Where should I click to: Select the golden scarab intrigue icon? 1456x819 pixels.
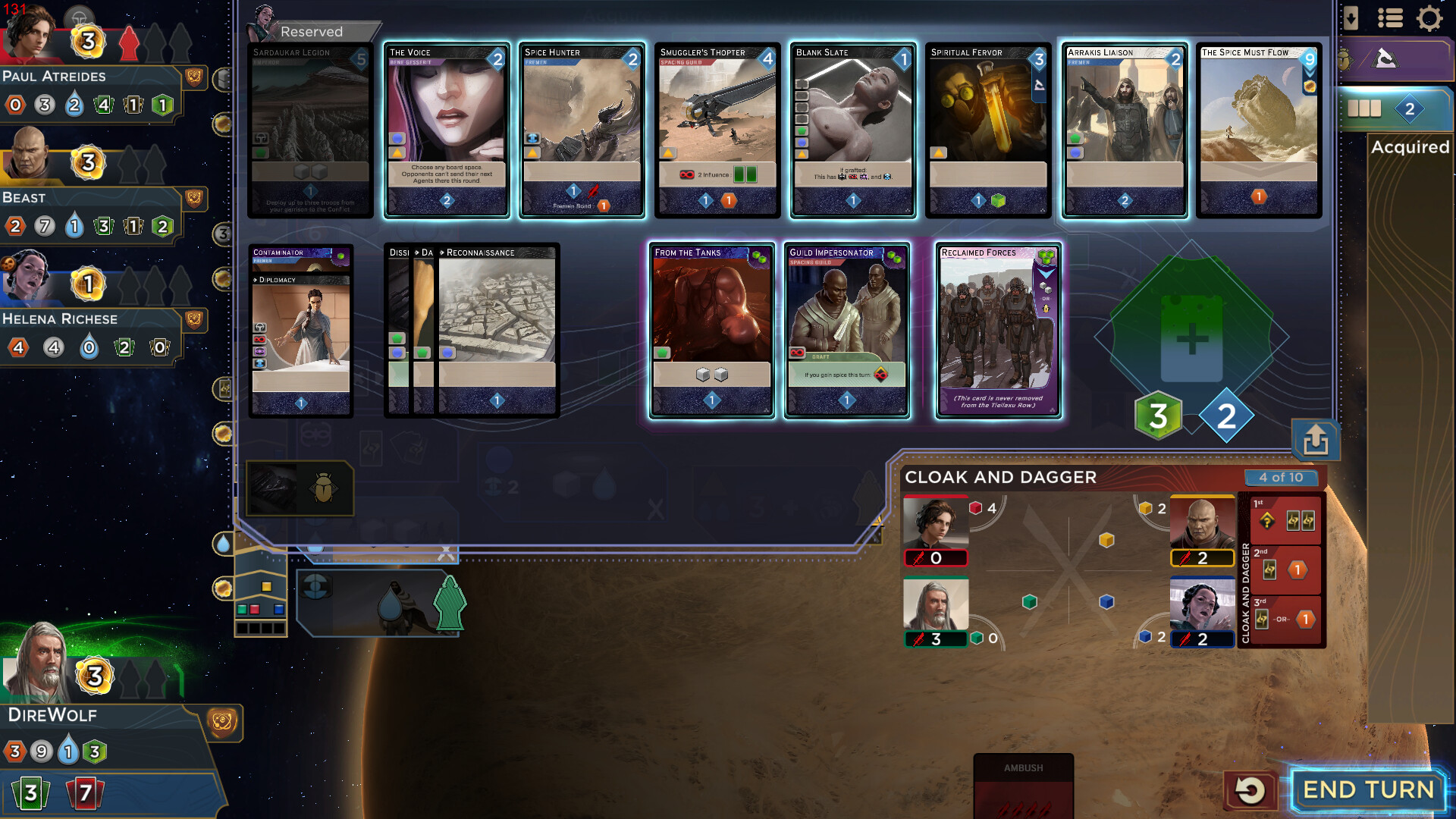(322, 489)
